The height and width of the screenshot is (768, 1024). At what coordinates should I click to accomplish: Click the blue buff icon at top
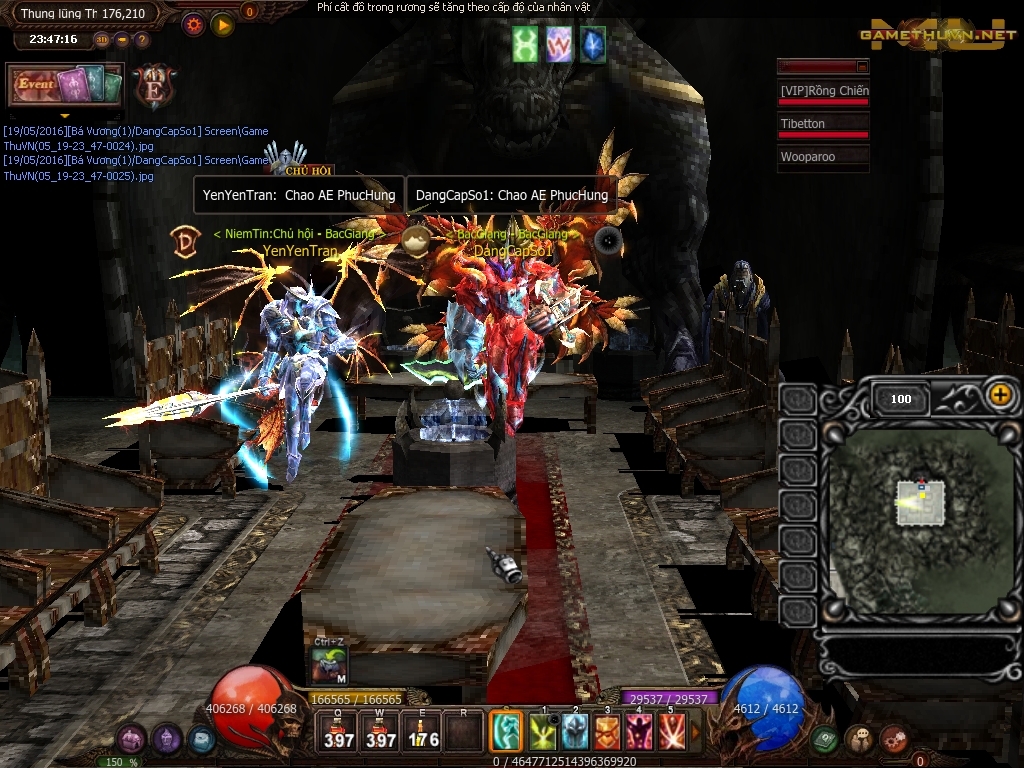[593, 45]
